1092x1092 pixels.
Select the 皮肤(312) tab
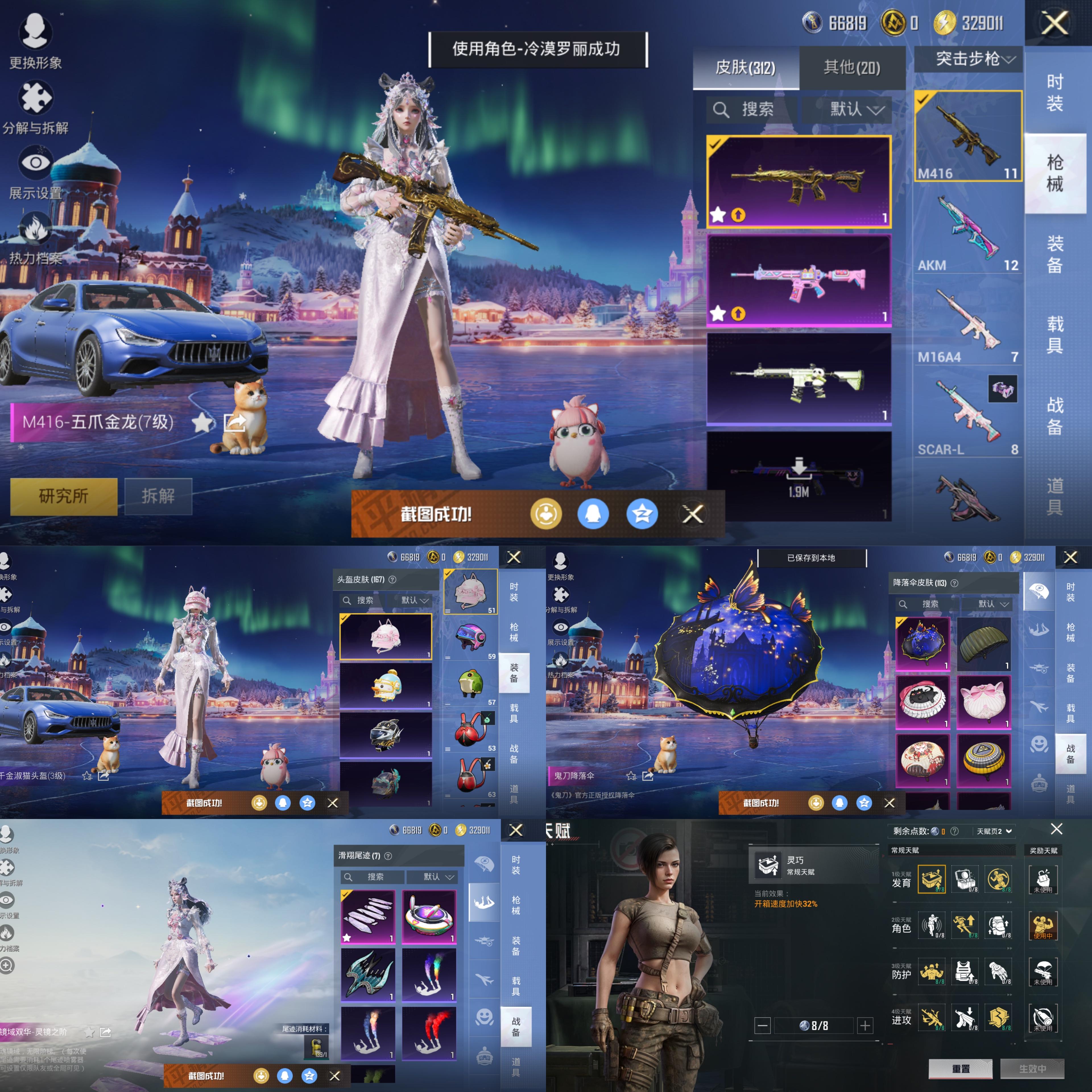click(x=746, y=68)
